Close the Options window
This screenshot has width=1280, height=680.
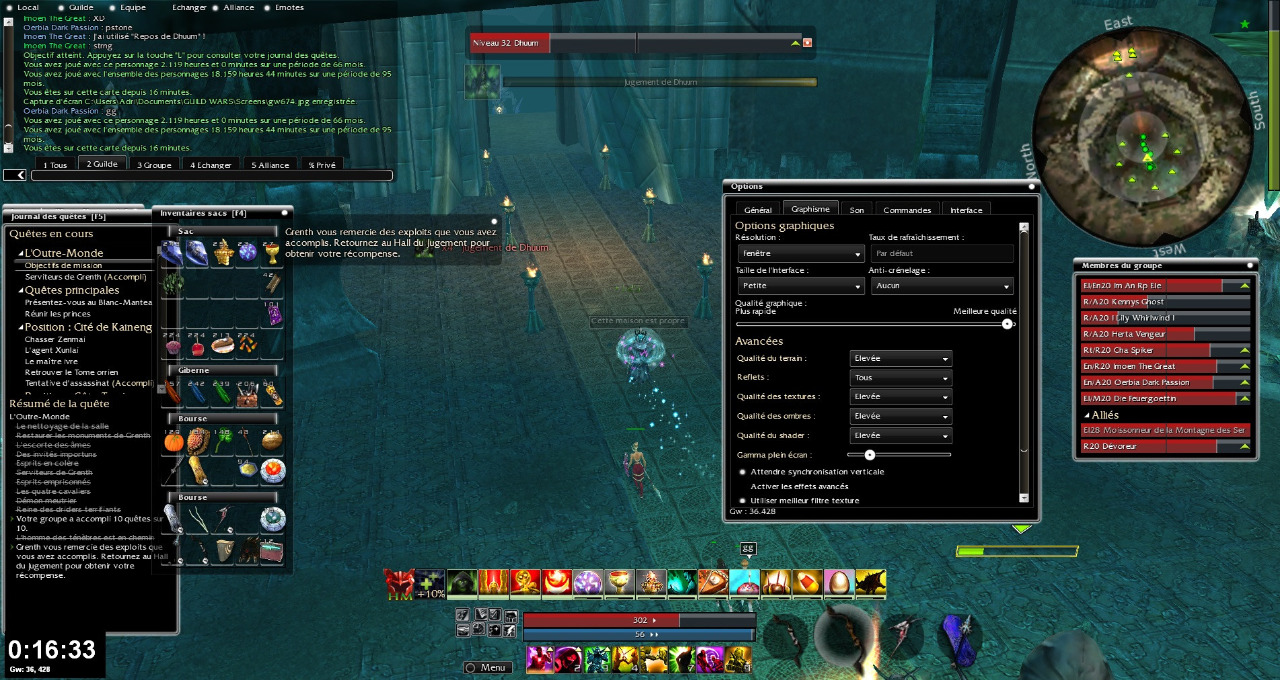[x=1031, y=186]
